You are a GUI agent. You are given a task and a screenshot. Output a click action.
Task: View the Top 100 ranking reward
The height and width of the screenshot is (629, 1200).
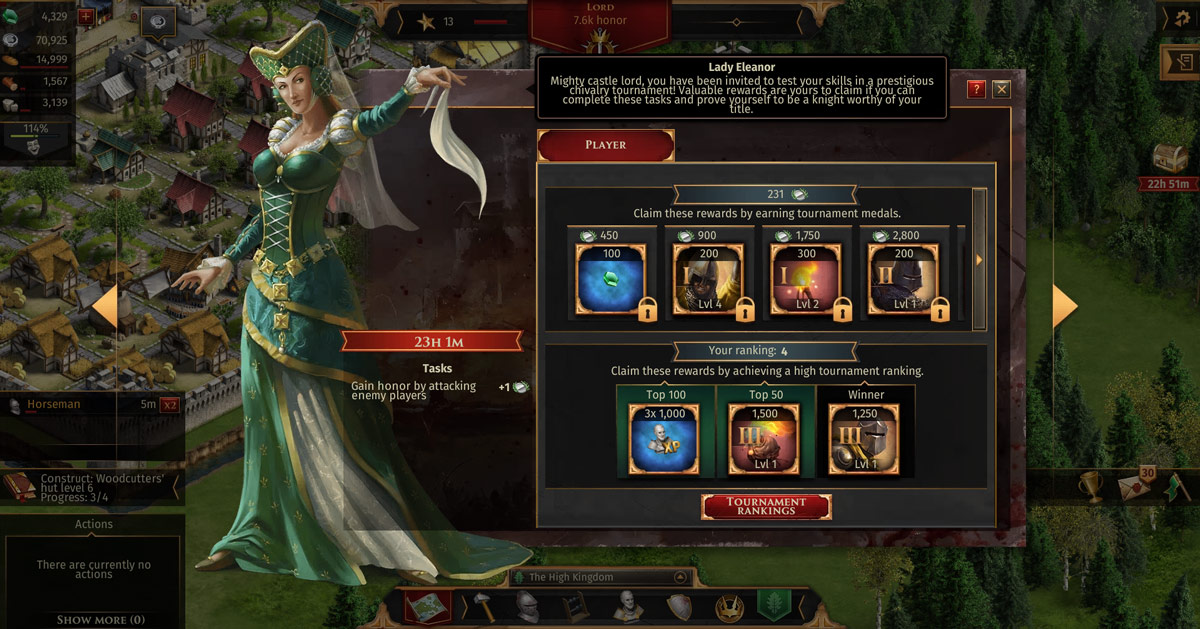(x=665, y=438)
